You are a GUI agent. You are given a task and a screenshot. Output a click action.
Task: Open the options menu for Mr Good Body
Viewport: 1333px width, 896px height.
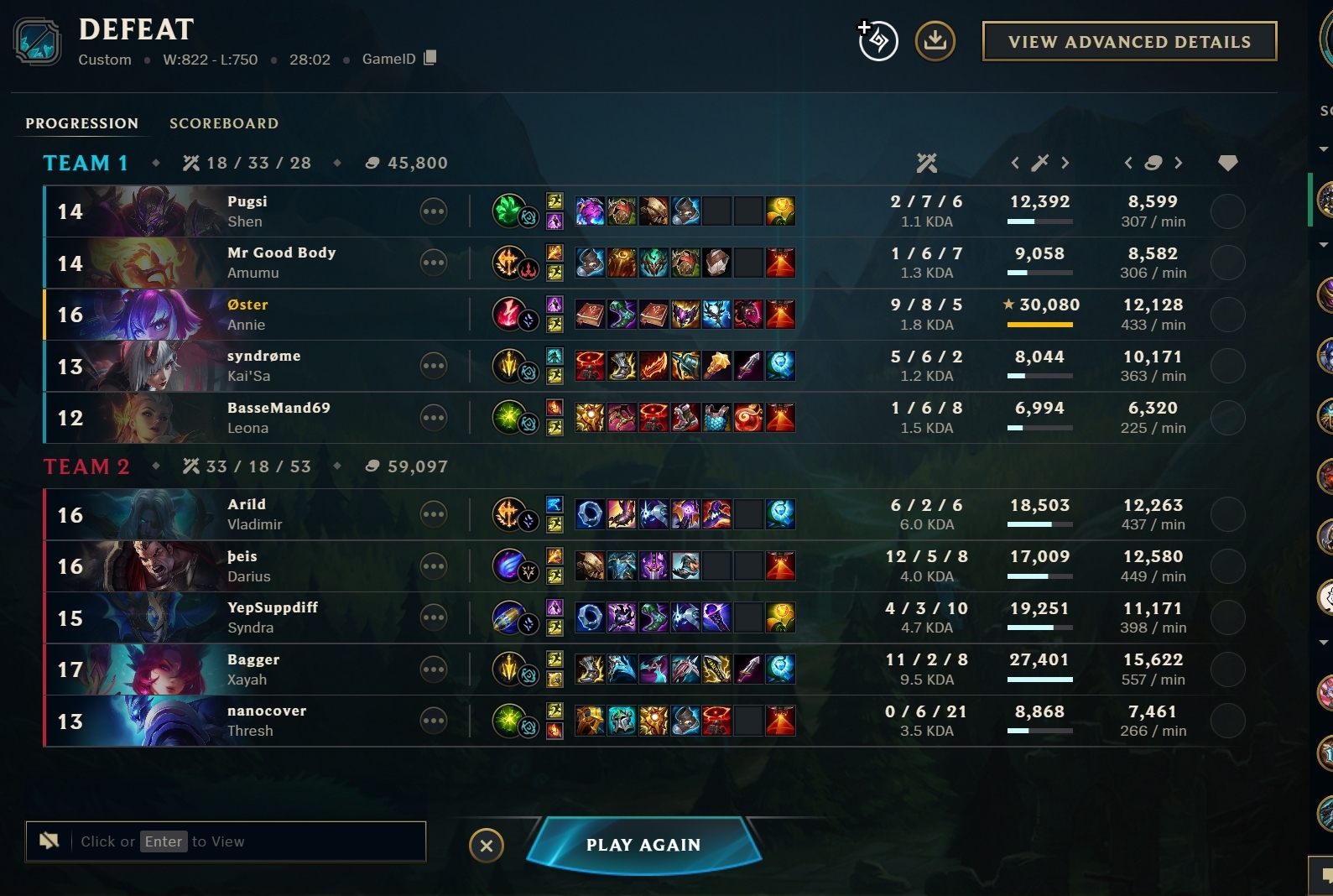pyautogui.click(x=434, y=263)
